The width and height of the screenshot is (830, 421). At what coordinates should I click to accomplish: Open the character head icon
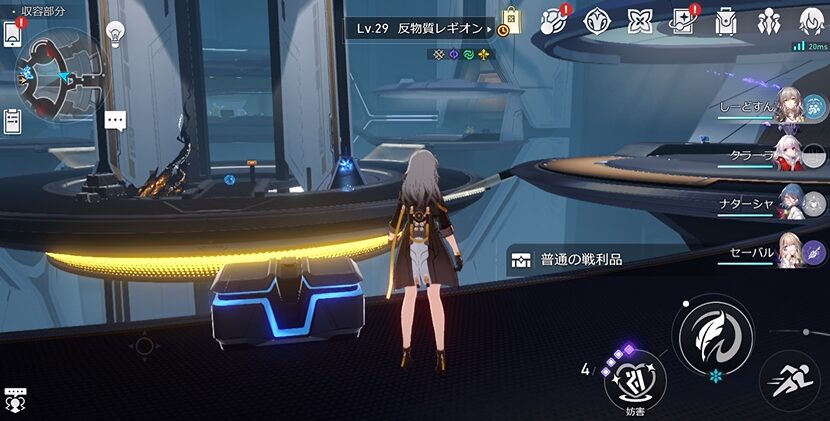click(812, 22)
